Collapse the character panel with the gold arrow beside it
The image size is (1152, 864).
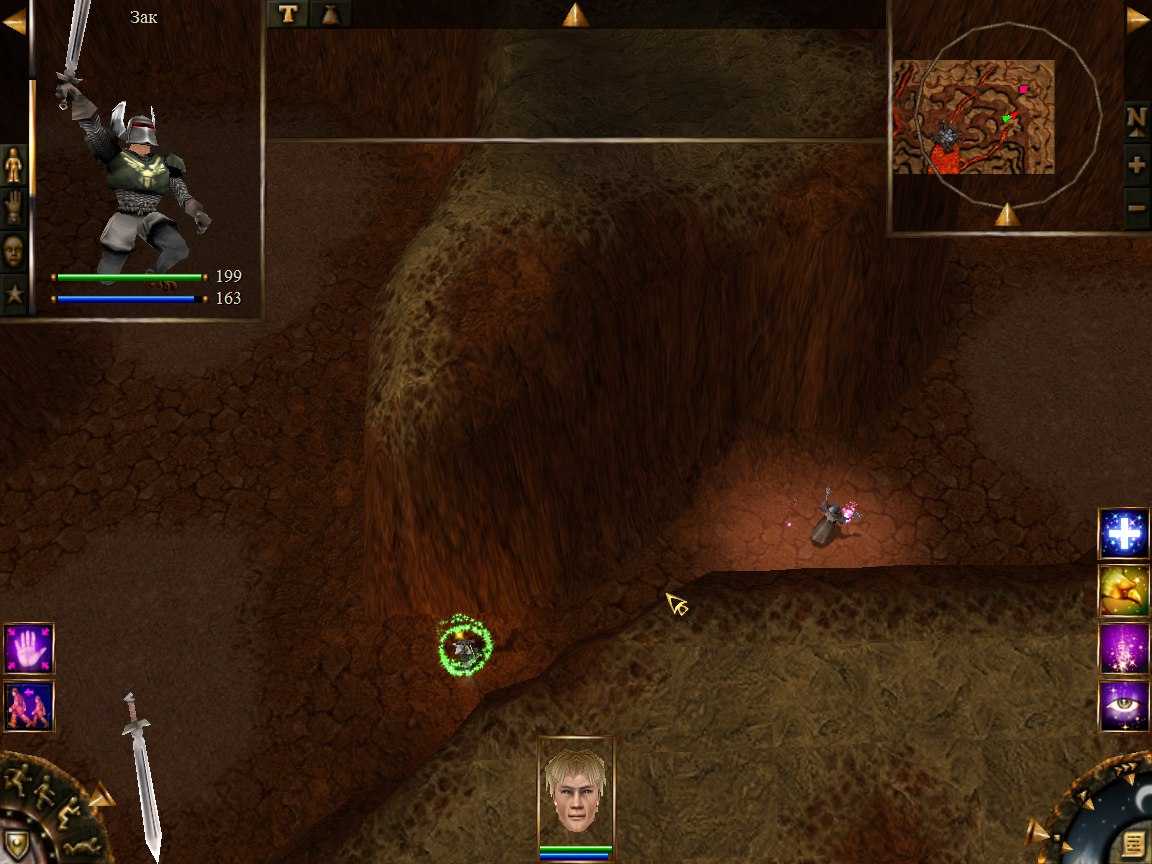pyautogui.click(x=14, y=21)
